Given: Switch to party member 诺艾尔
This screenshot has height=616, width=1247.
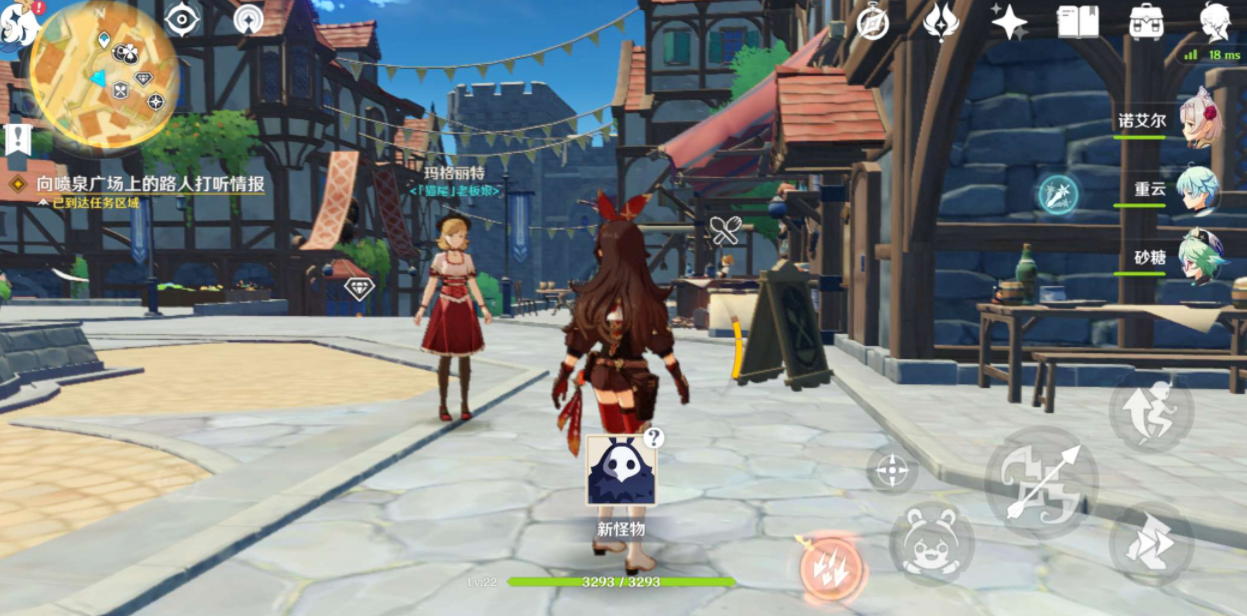Looking at the screenshot, I should point(1199,120).
